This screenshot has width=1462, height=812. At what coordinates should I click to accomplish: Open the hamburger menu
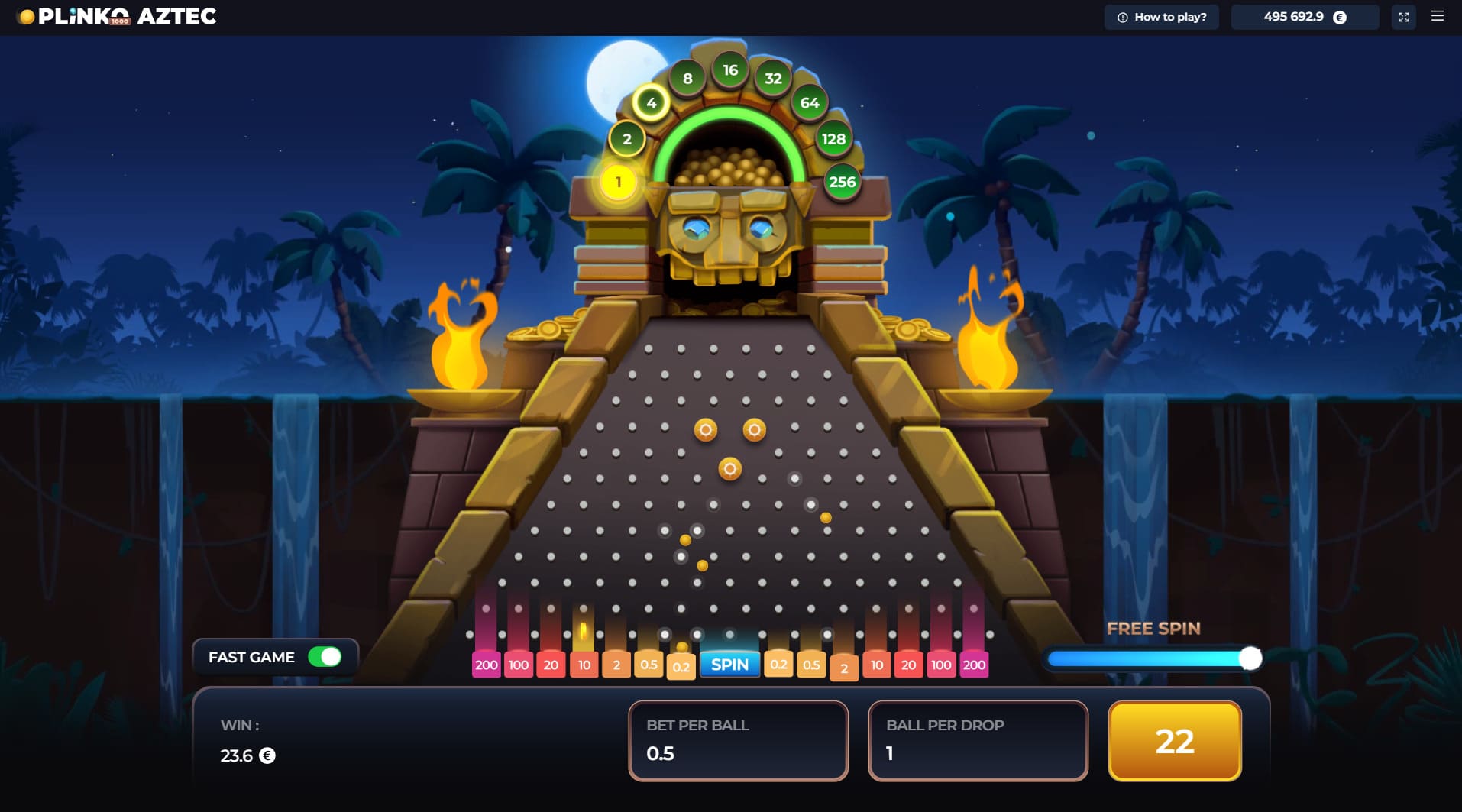(1439, 16)
